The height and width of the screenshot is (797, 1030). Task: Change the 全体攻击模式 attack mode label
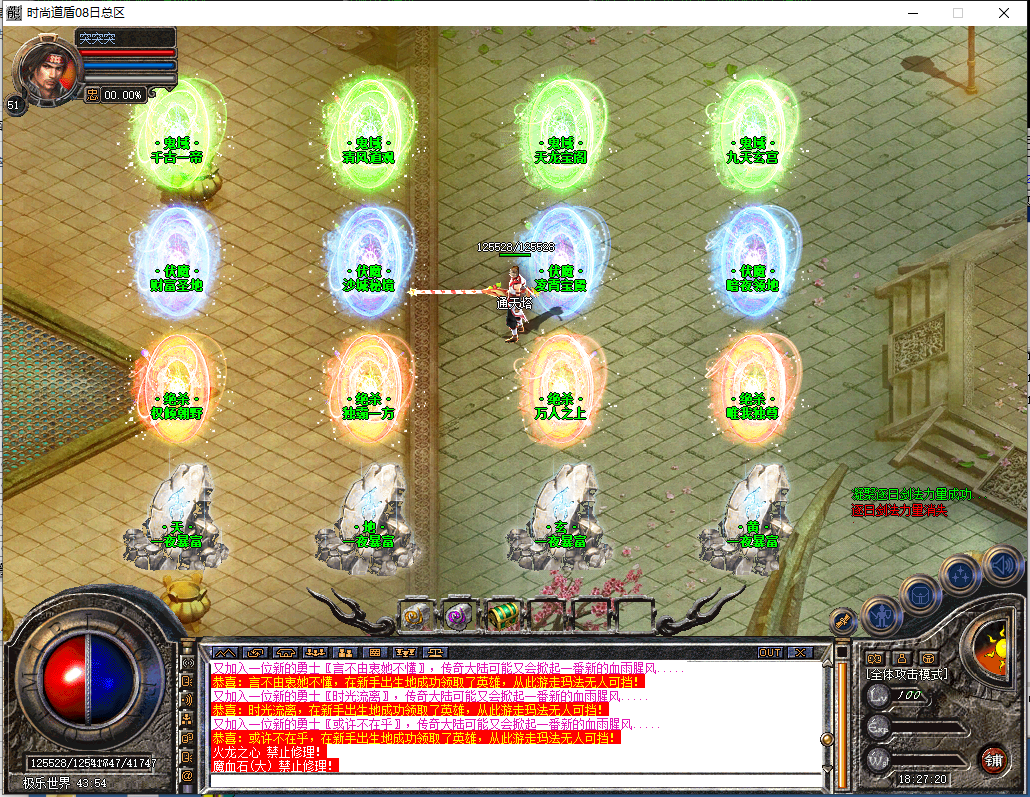tap(906, 675)
